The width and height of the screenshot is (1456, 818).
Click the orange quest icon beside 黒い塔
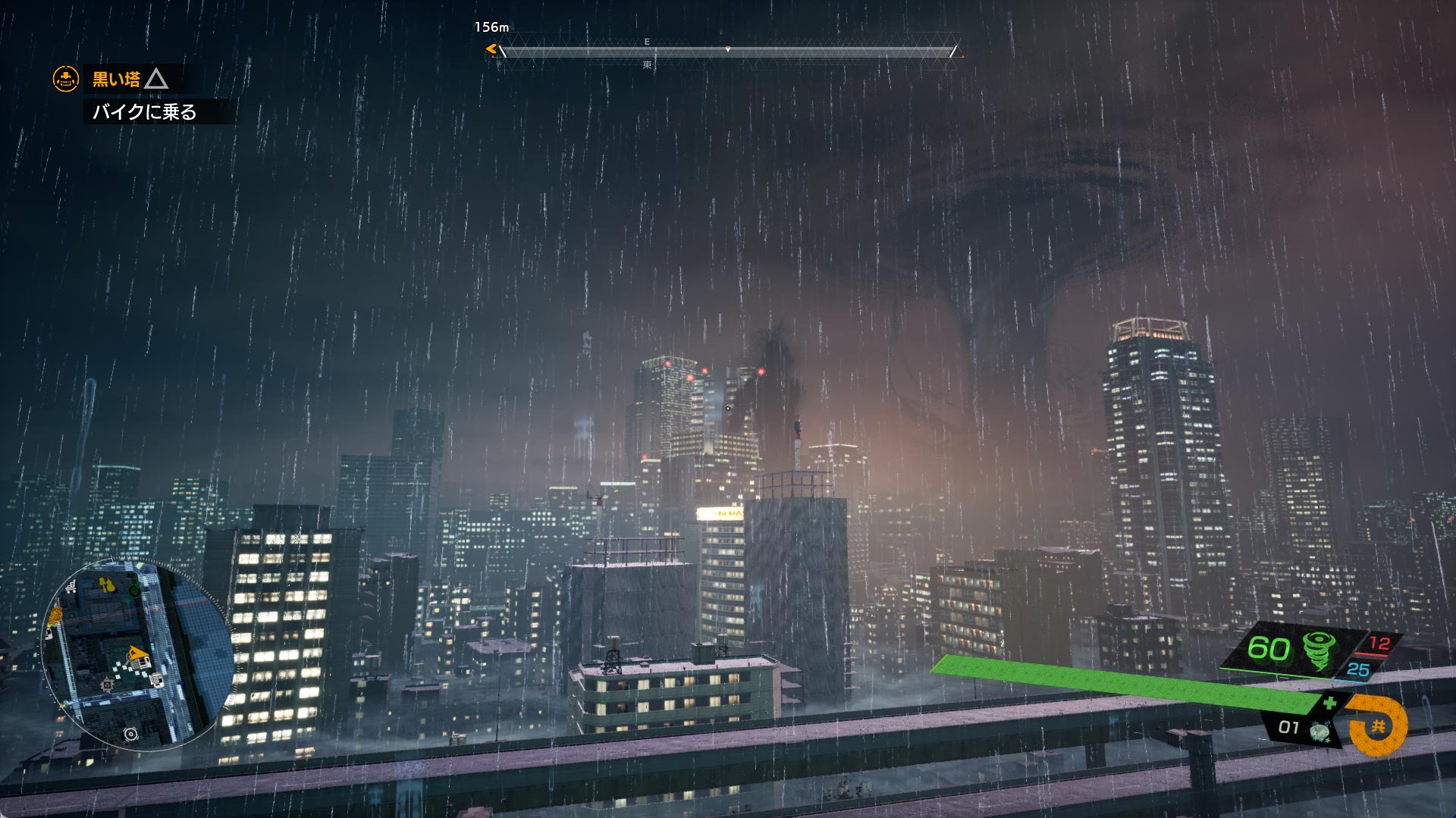pos(66,79)
